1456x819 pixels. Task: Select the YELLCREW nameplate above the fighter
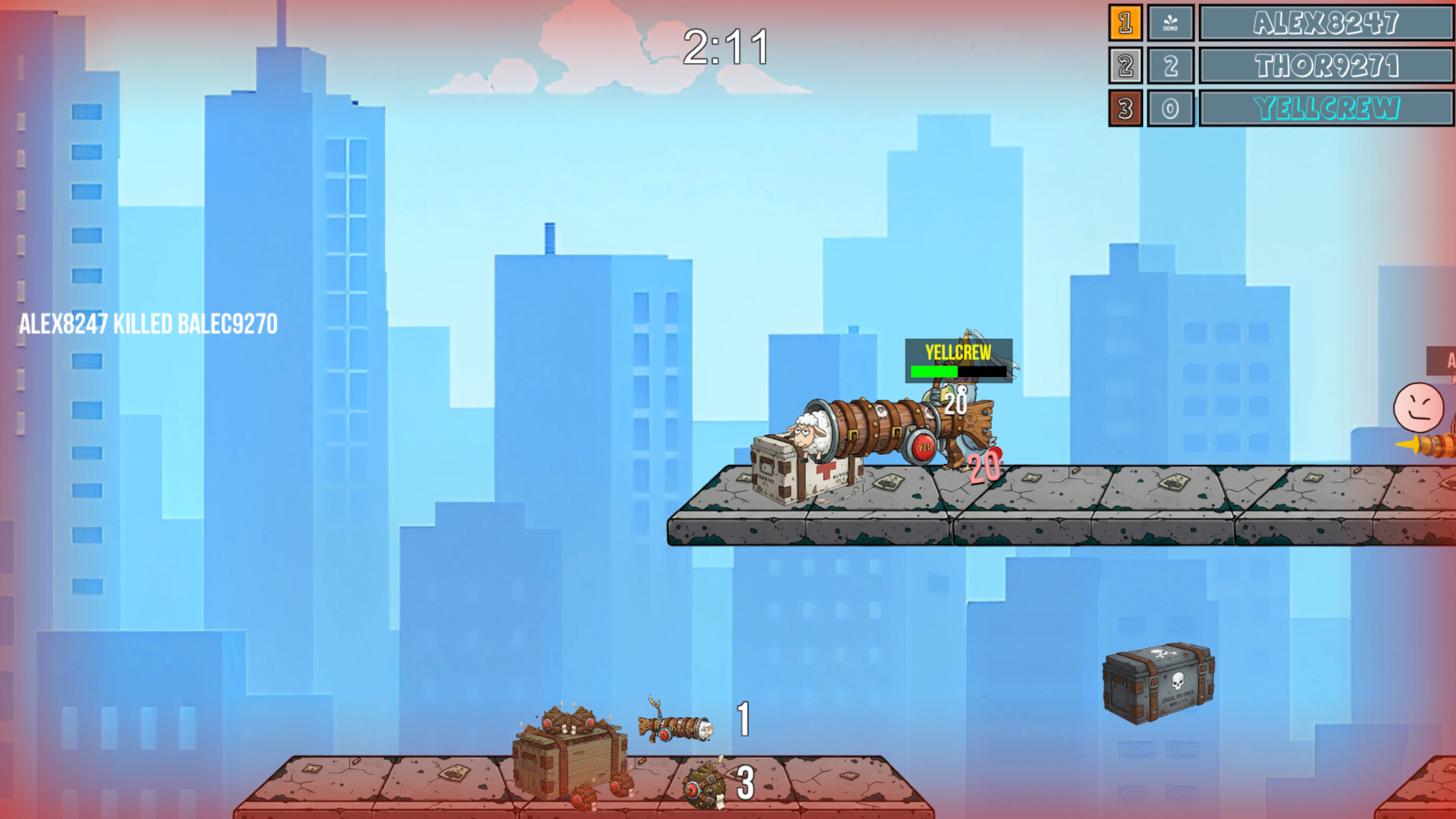[957, 352]
